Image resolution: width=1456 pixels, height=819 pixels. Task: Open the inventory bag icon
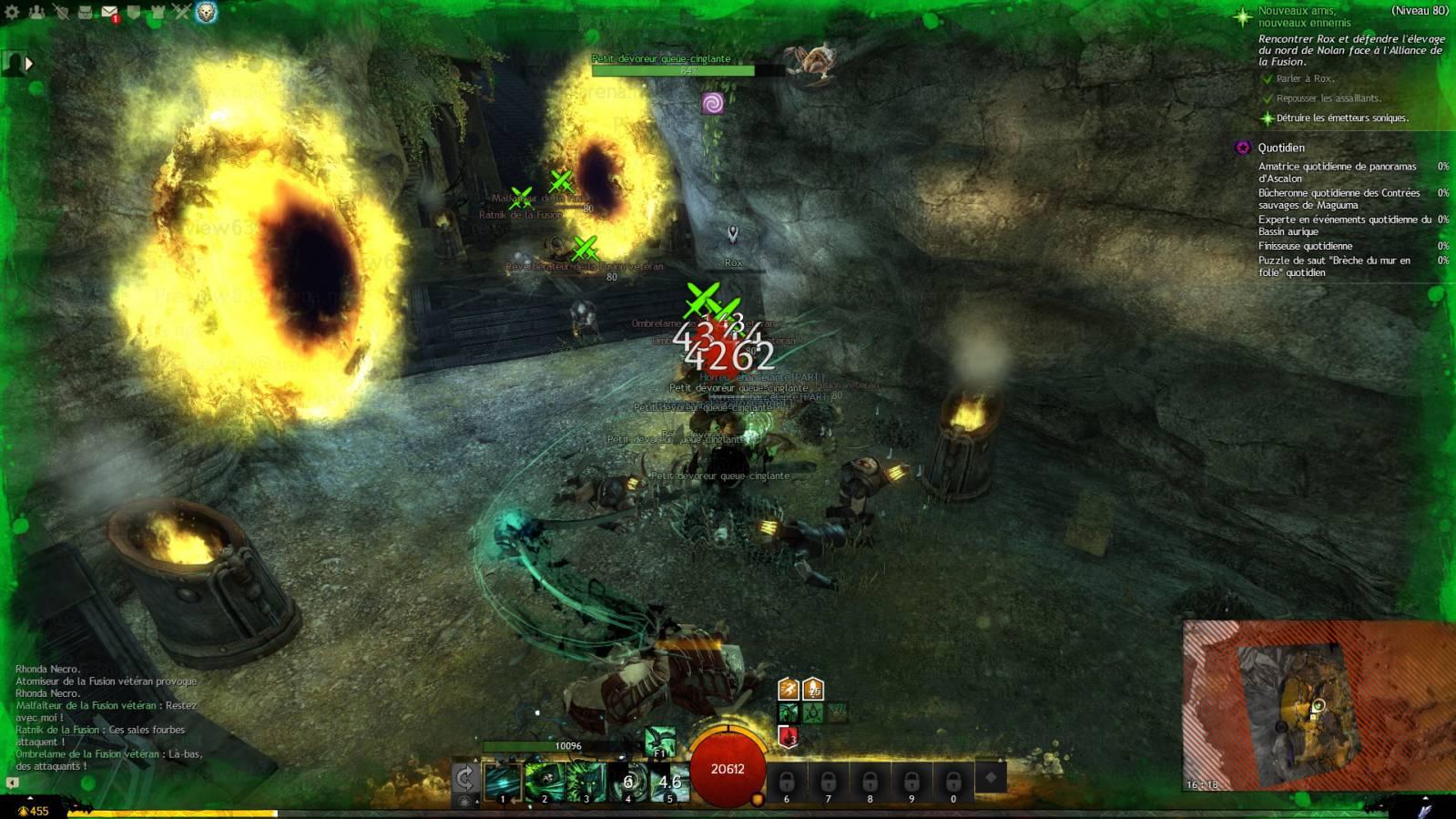pos(85,12)
